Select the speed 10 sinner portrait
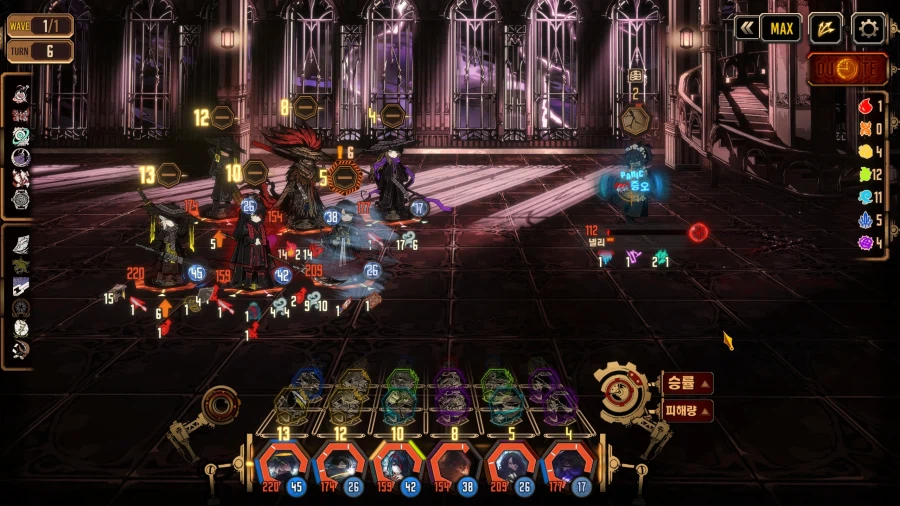Image resolution: width=900 pixels, height=506 pixels. [397, 466]
